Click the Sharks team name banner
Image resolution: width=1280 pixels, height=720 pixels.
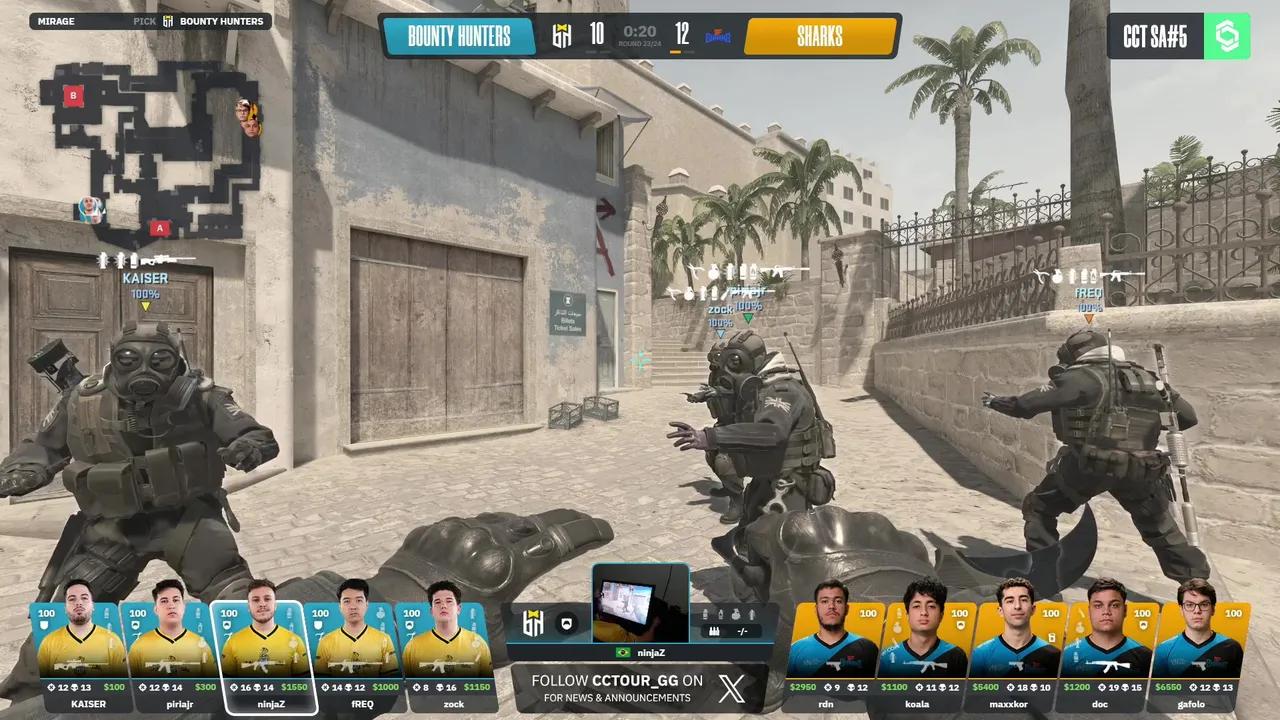pos(819,38)
